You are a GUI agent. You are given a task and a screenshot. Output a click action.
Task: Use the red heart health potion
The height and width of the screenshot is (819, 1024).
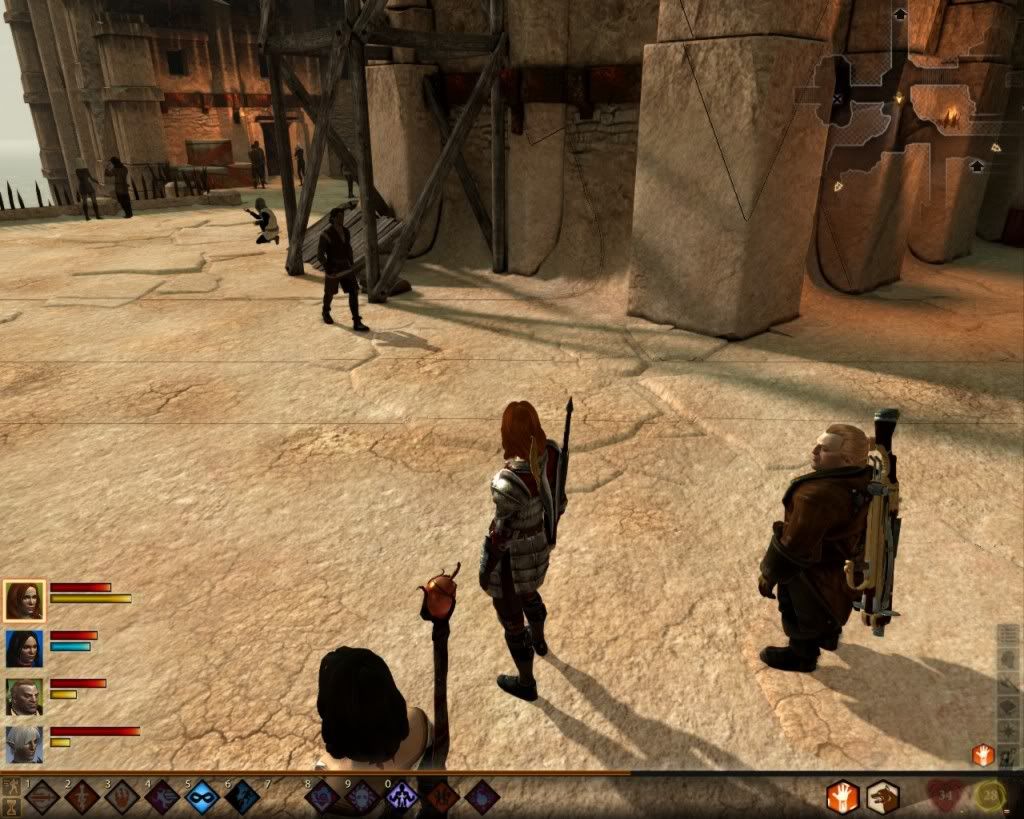point(944,797)
